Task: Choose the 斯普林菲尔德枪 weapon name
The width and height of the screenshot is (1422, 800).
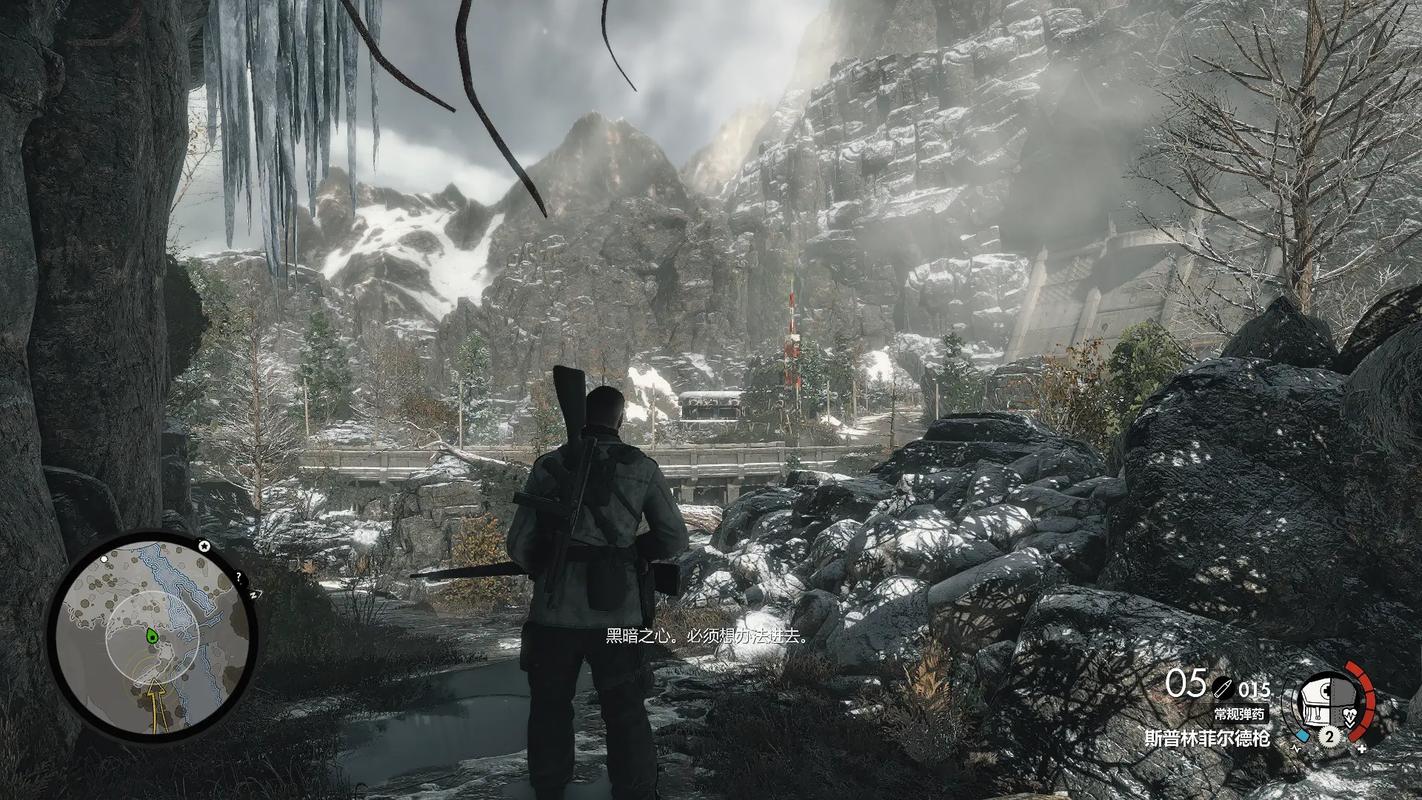Action: 1207,739
